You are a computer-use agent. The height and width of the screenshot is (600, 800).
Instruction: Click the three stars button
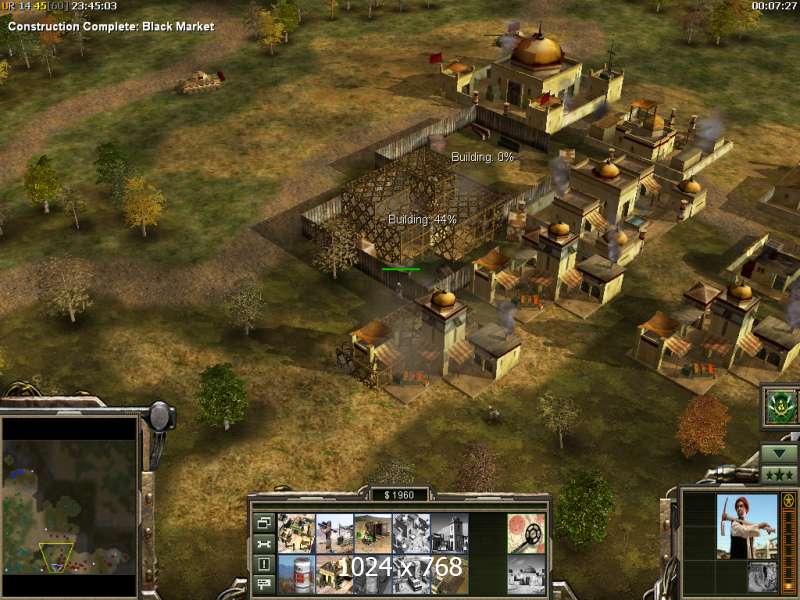(x=779, y=474)
